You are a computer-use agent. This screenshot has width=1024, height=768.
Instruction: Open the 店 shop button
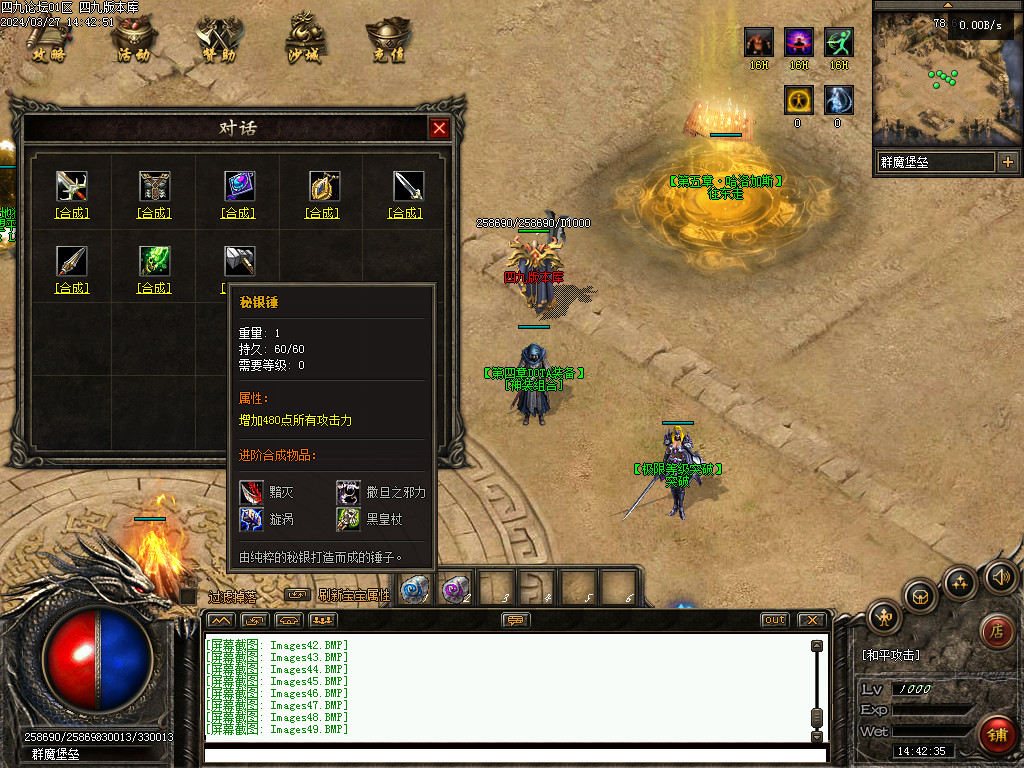pyautogui.click(x=995, y=630)
